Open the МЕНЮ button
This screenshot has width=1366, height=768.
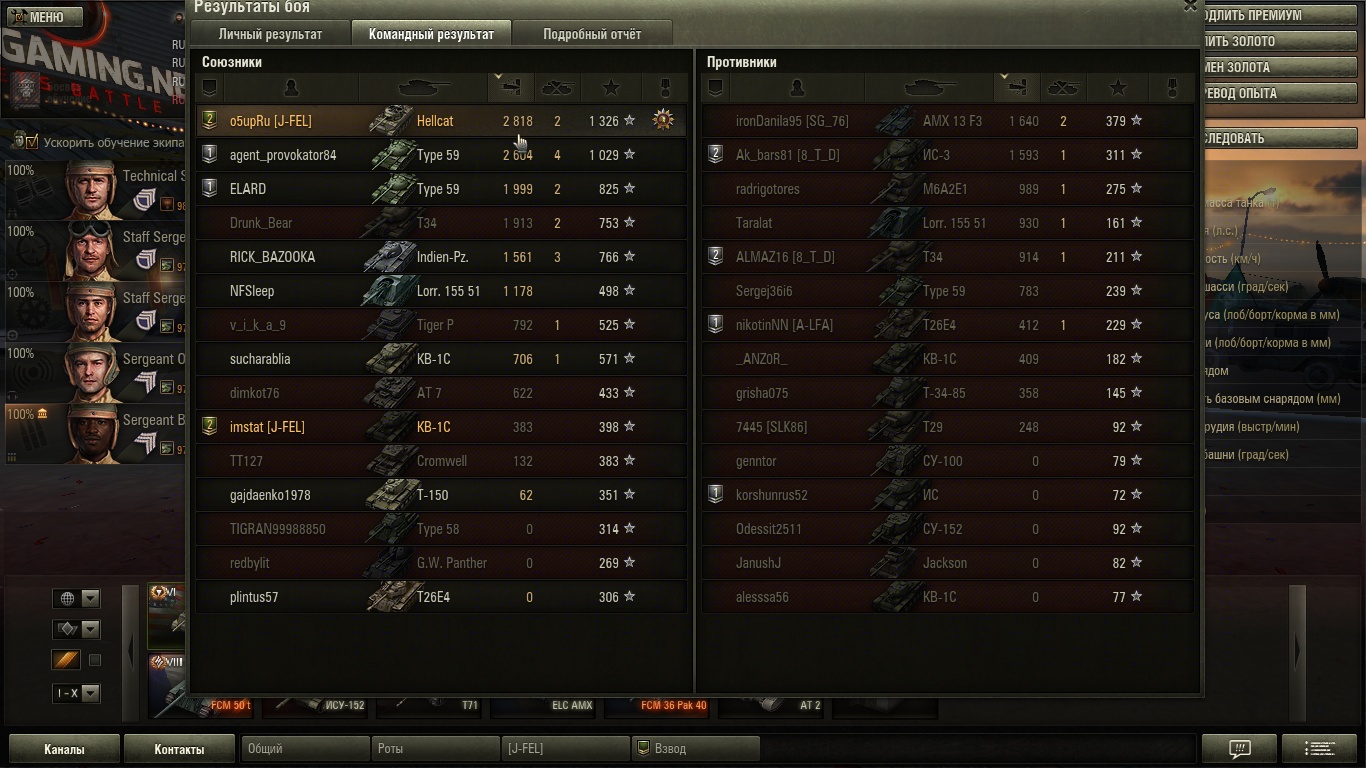(x=40, y=17)
